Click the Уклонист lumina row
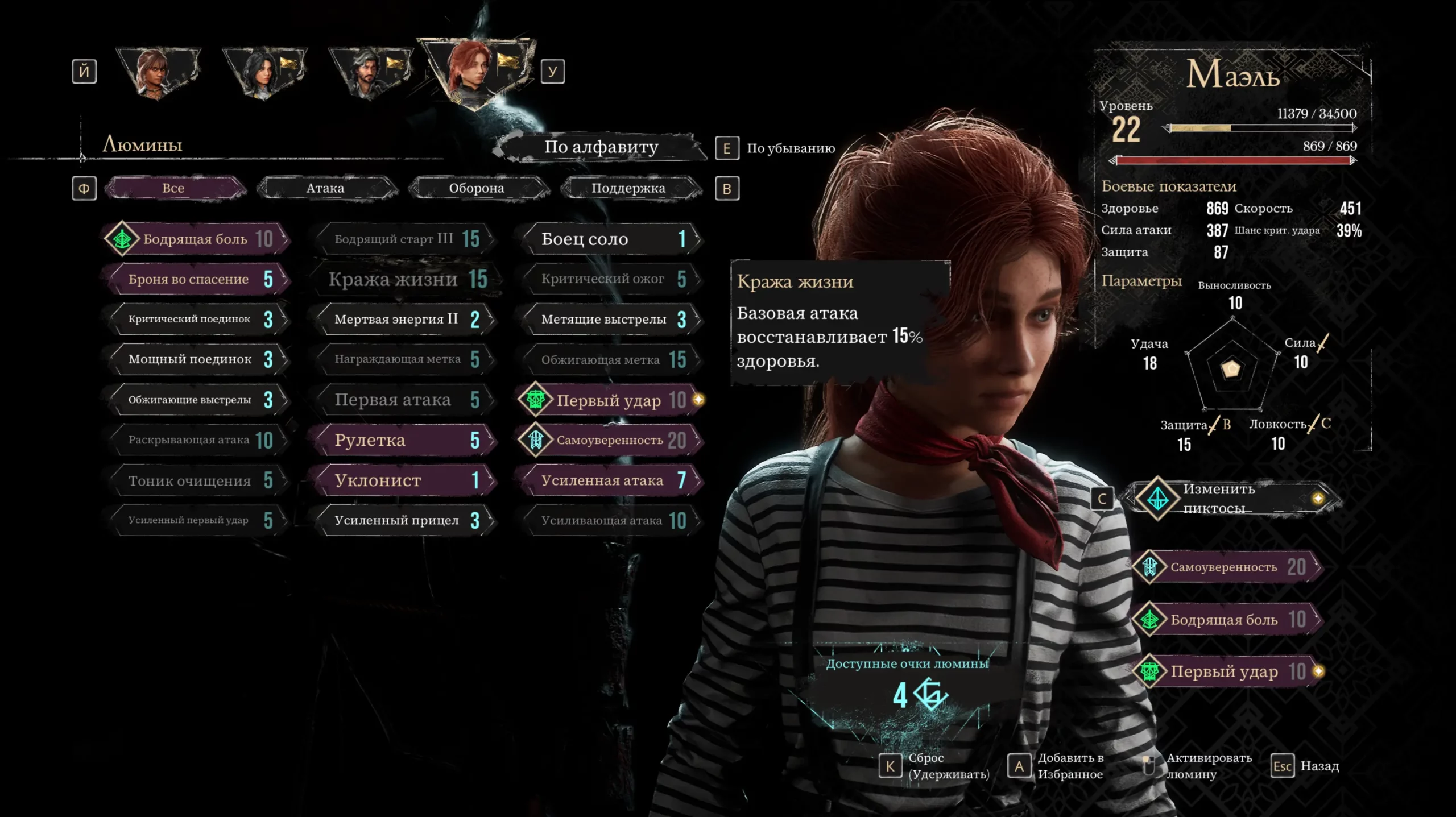This screenshot has height=817, width=1456. (405, 480)
